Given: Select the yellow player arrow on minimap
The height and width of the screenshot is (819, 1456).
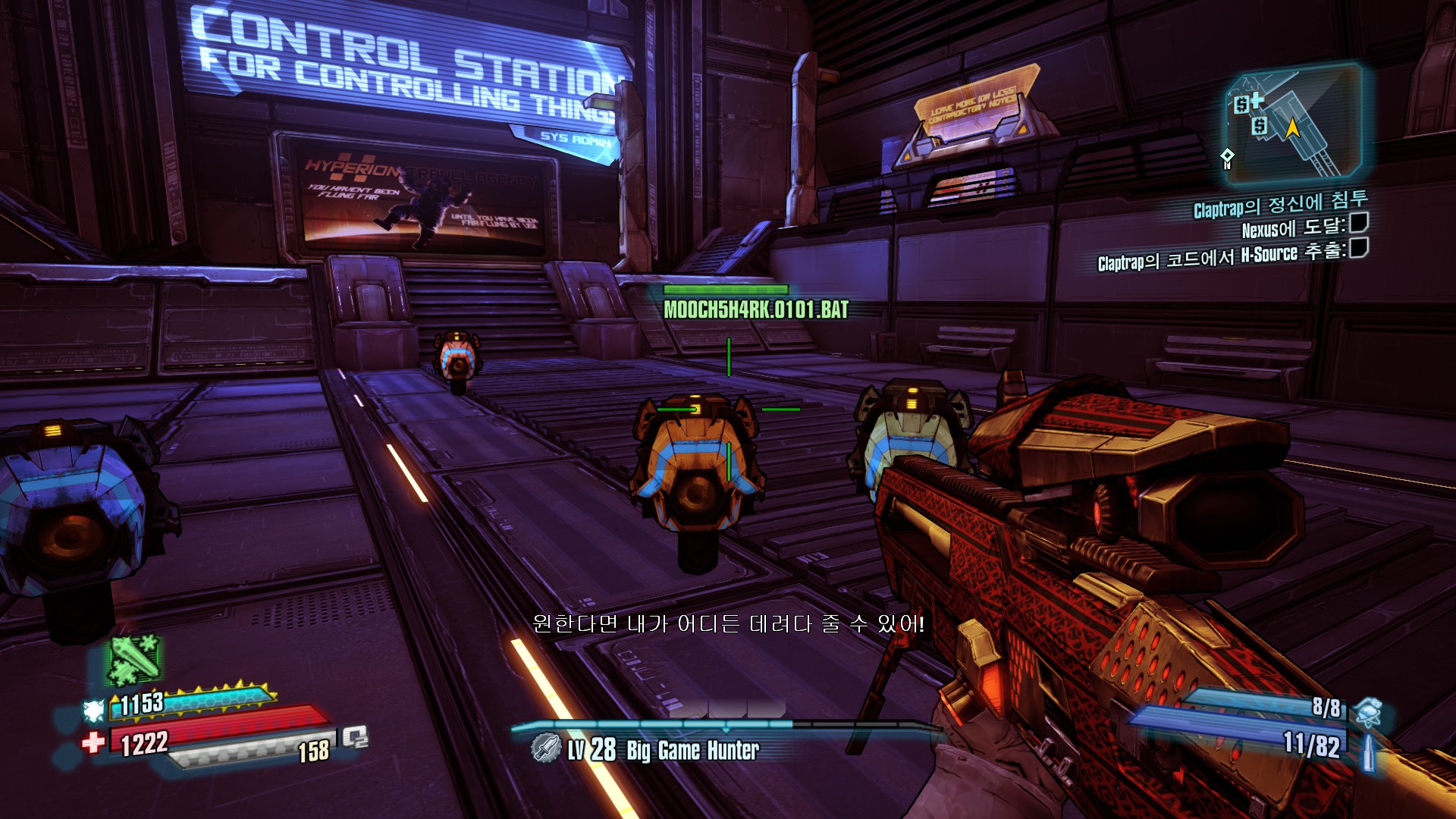Looking at the screenshot, I should 1292,127.
